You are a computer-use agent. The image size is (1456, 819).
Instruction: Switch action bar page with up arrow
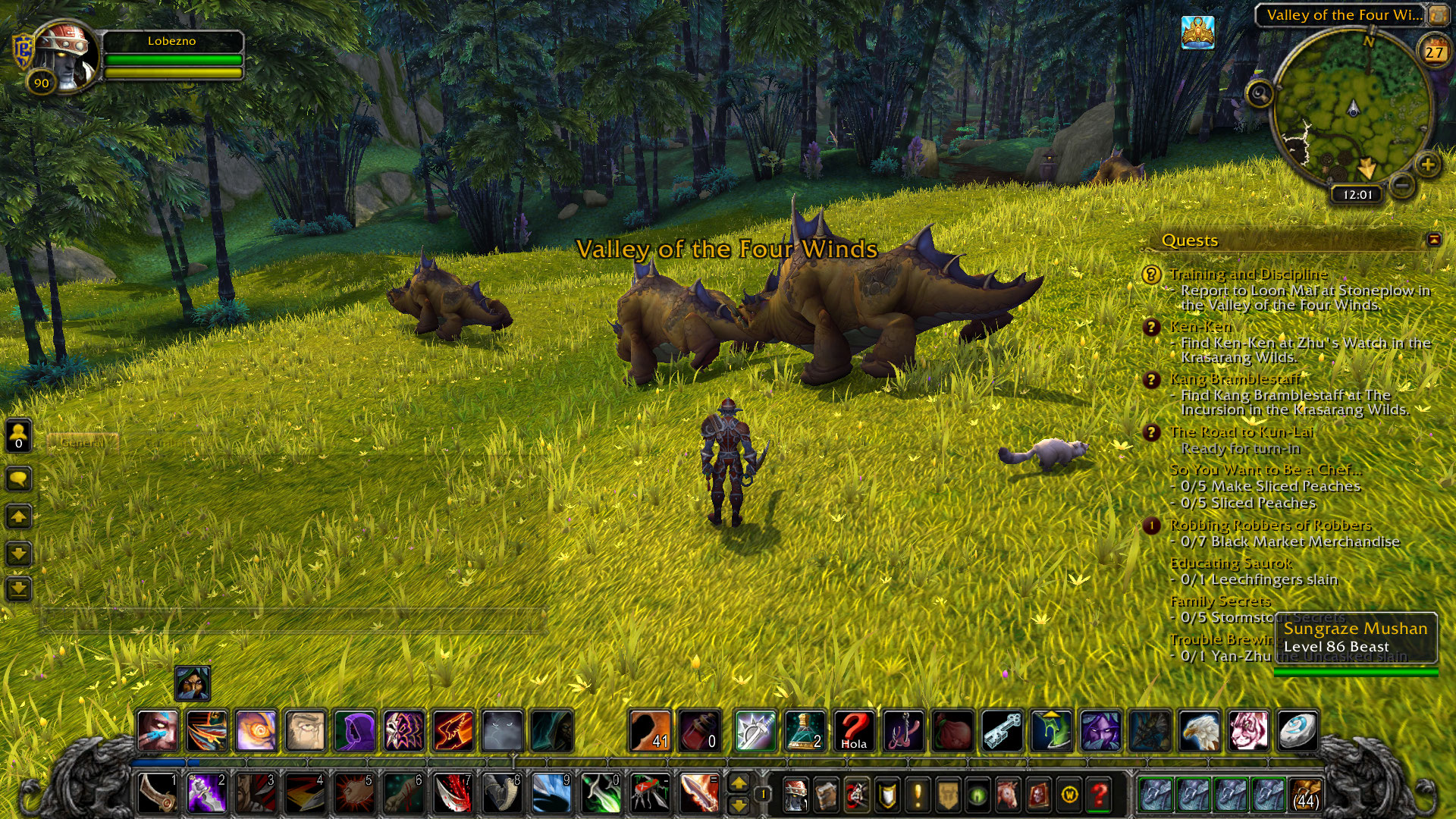738,783
